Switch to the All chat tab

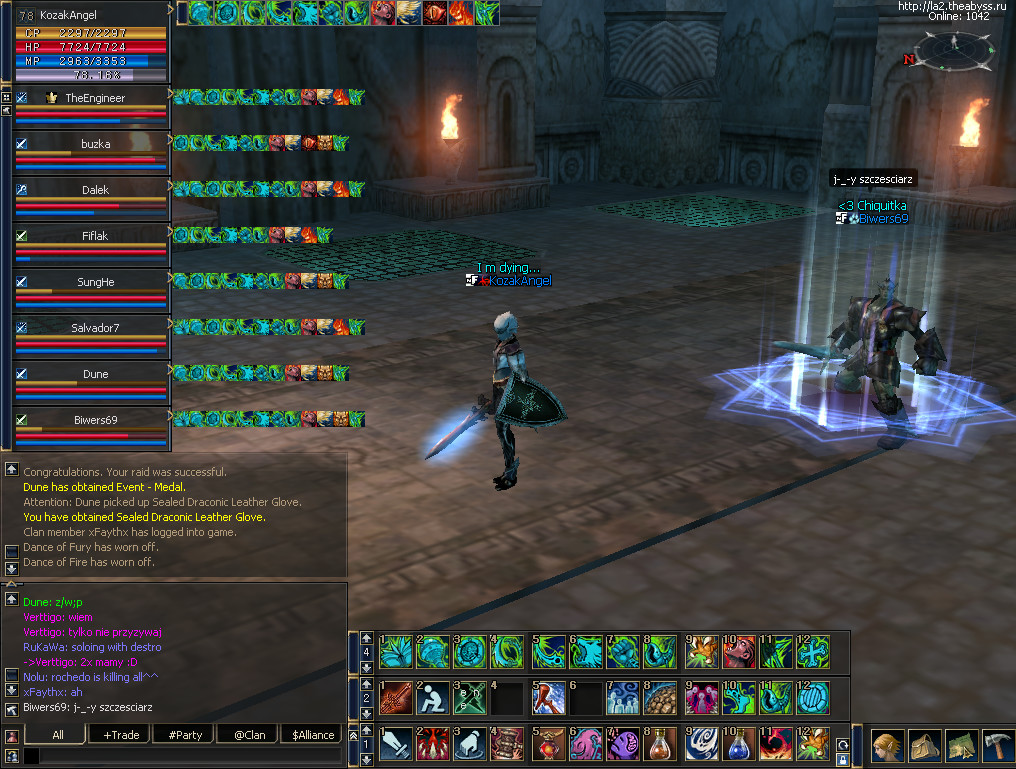[57, 735]
